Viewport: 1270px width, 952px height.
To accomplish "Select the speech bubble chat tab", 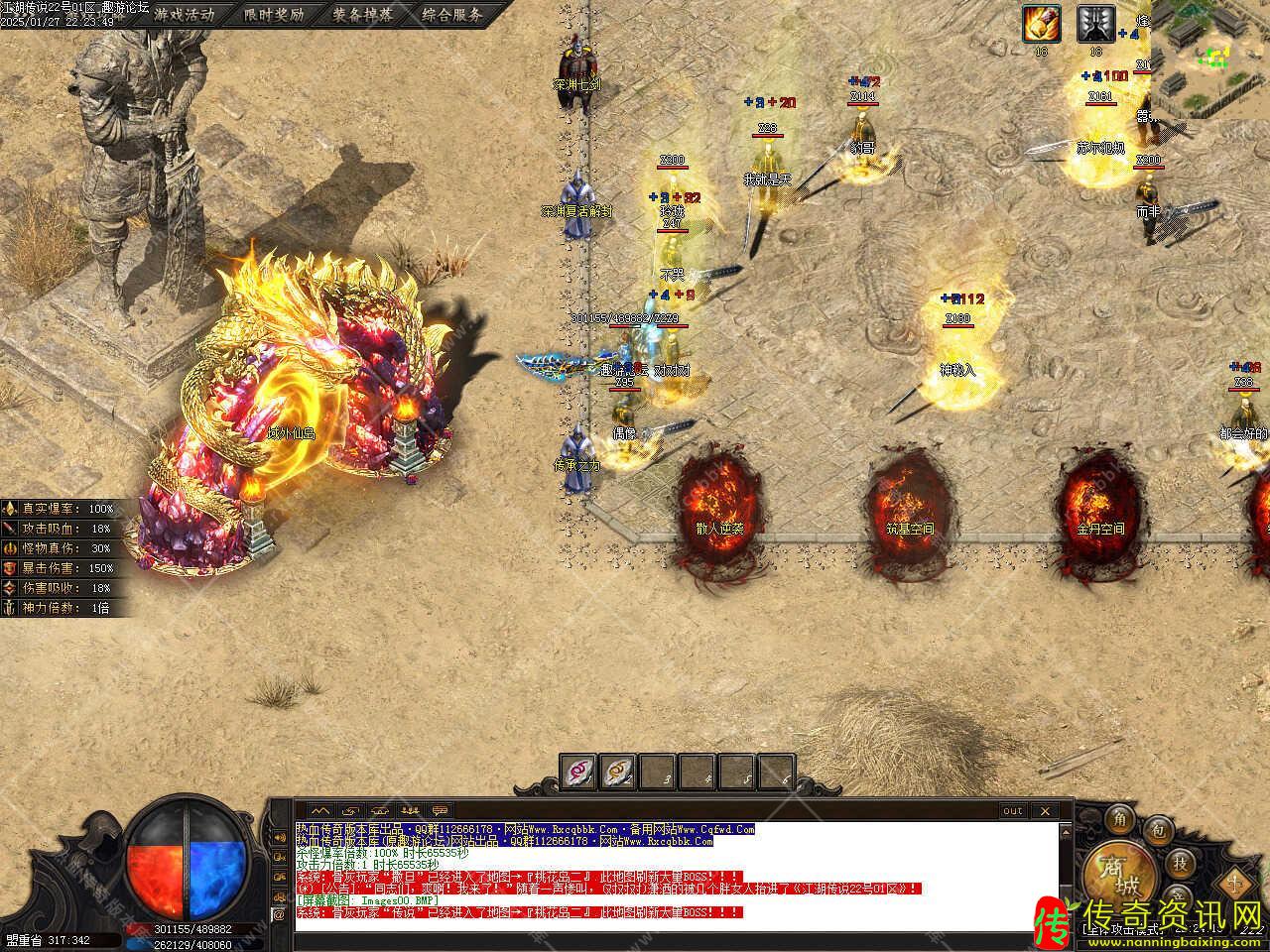I will 439,811.
